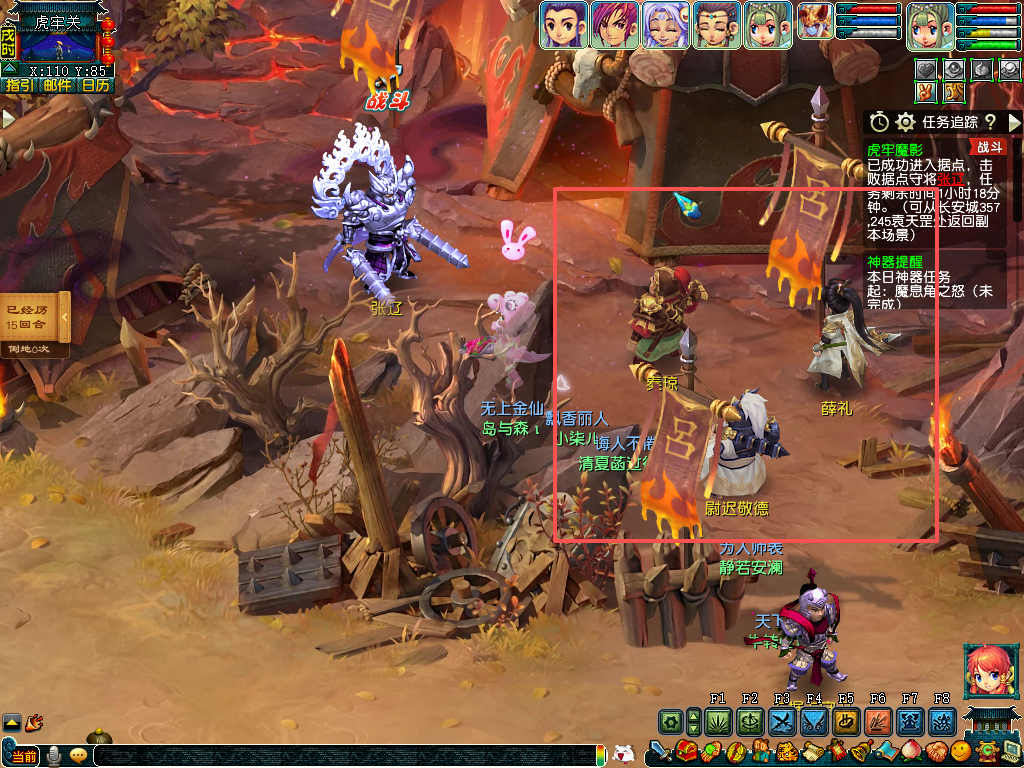The height and width of the screenshot is (768, 1024).
Task: Collapse the quest tracker with the arrow
Action: pos(1014,122)
